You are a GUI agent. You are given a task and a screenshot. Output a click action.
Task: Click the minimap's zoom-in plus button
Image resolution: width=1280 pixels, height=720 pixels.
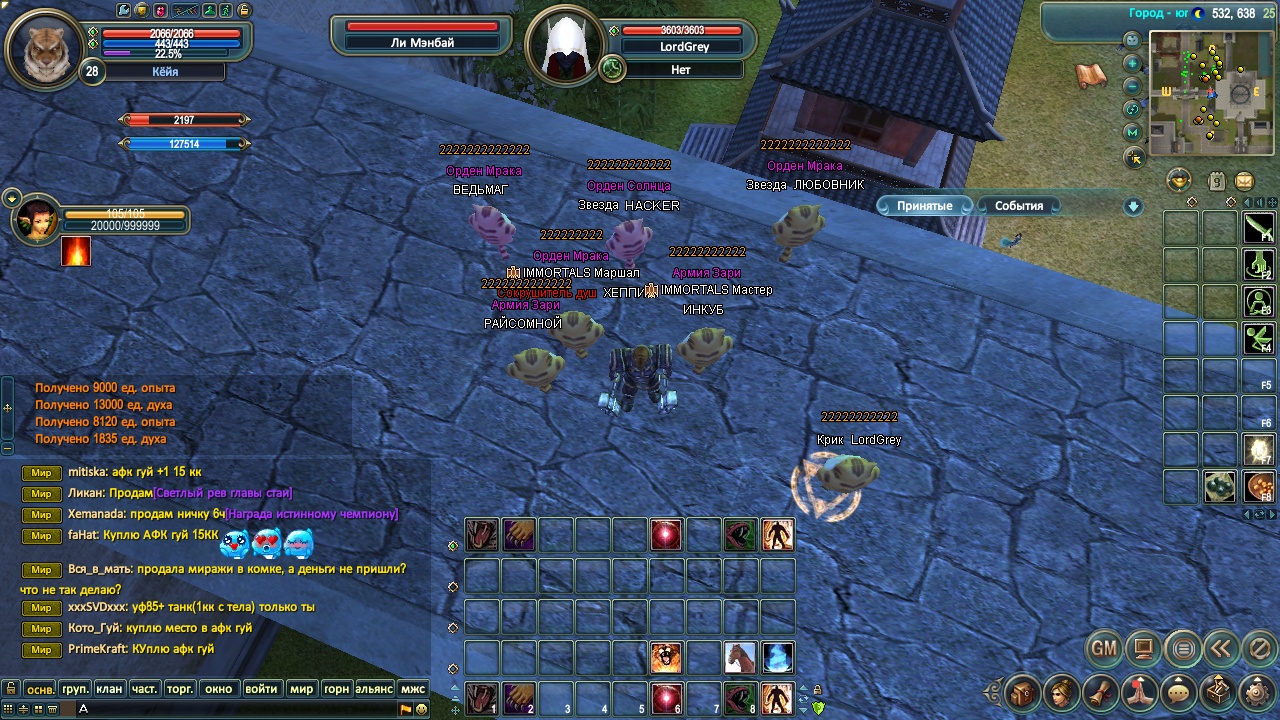1133,62
